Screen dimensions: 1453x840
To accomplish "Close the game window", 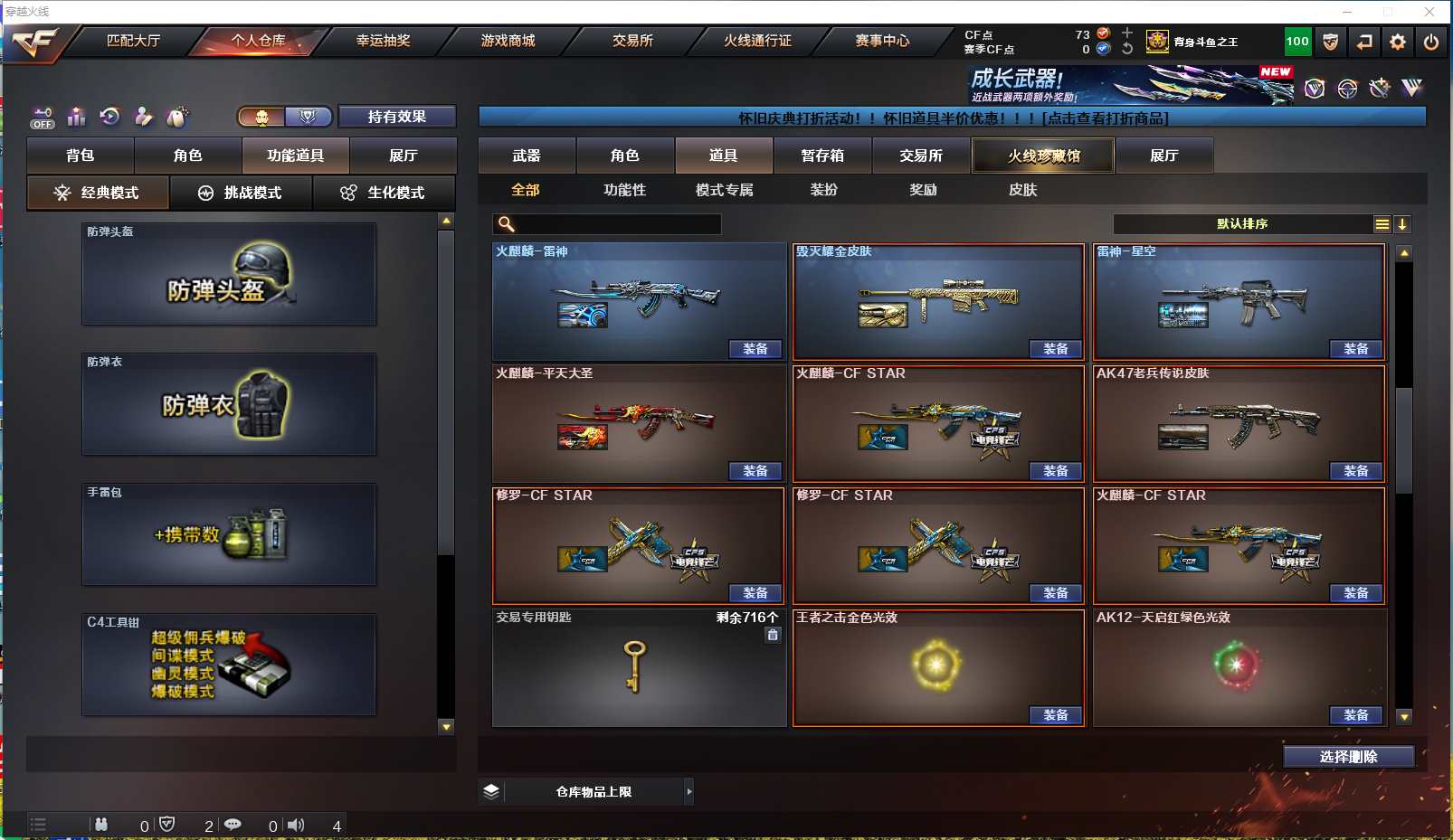I will click(1429, 12).
